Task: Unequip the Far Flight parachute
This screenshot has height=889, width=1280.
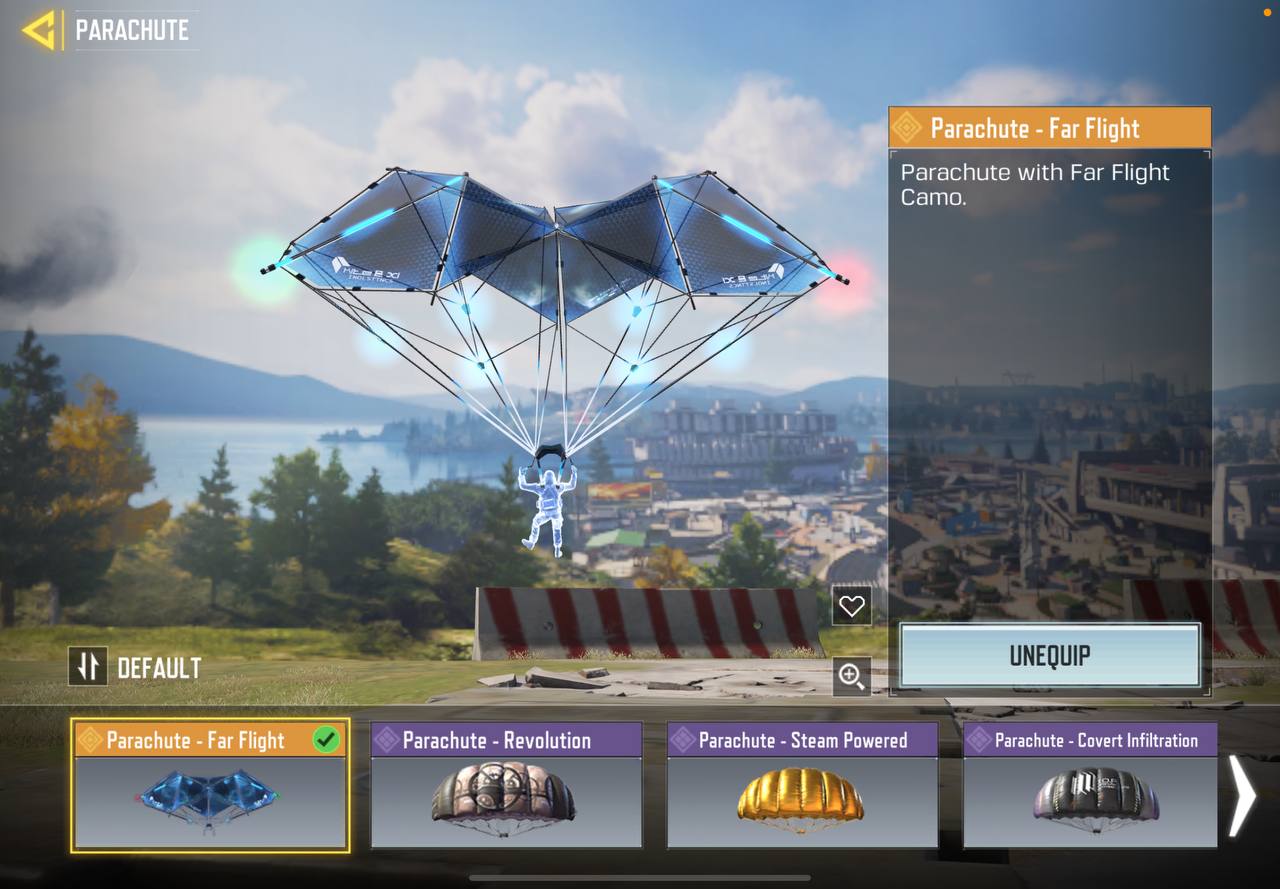Action: tap(1049, 656)
